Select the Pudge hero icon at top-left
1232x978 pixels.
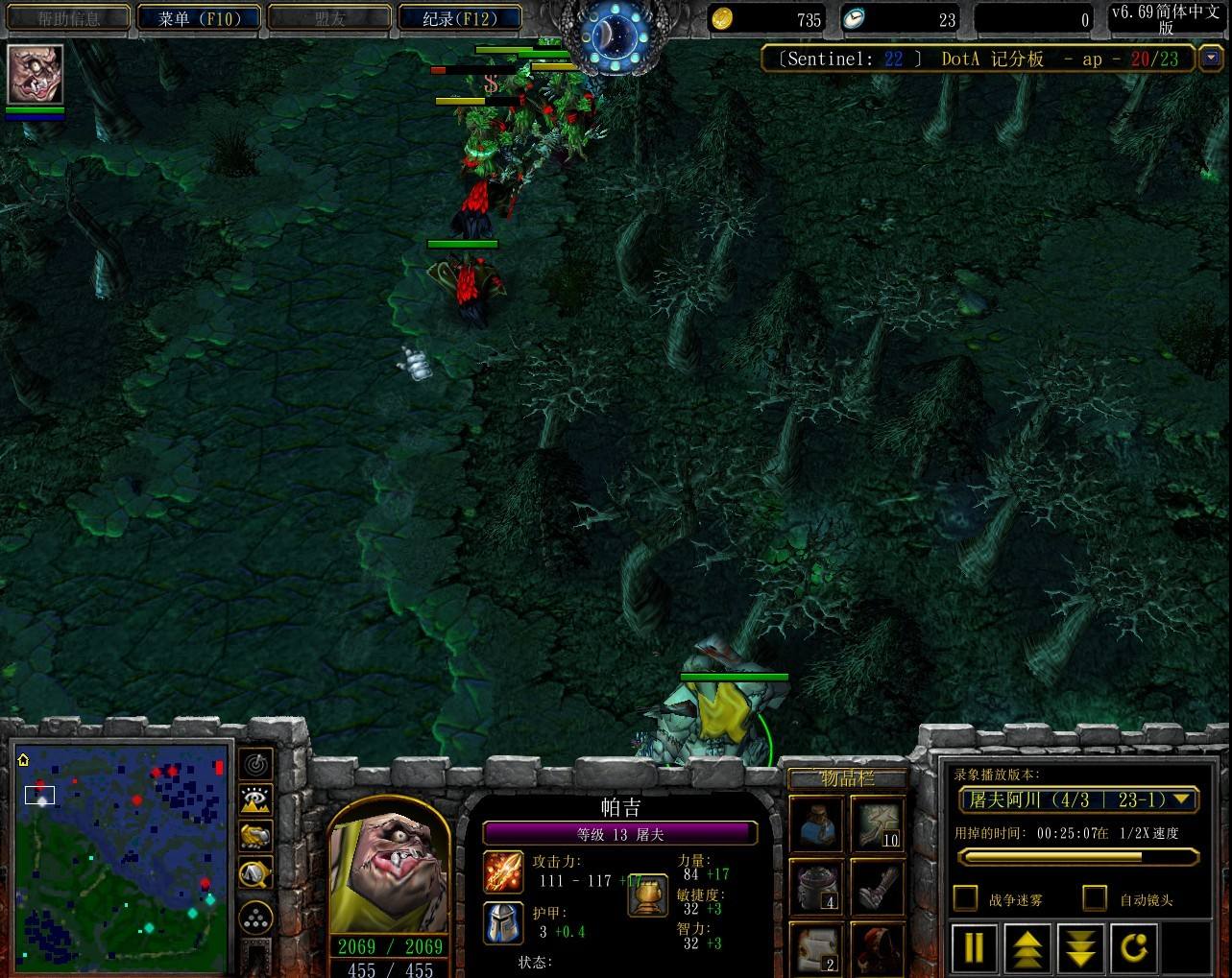coord(36,74)
